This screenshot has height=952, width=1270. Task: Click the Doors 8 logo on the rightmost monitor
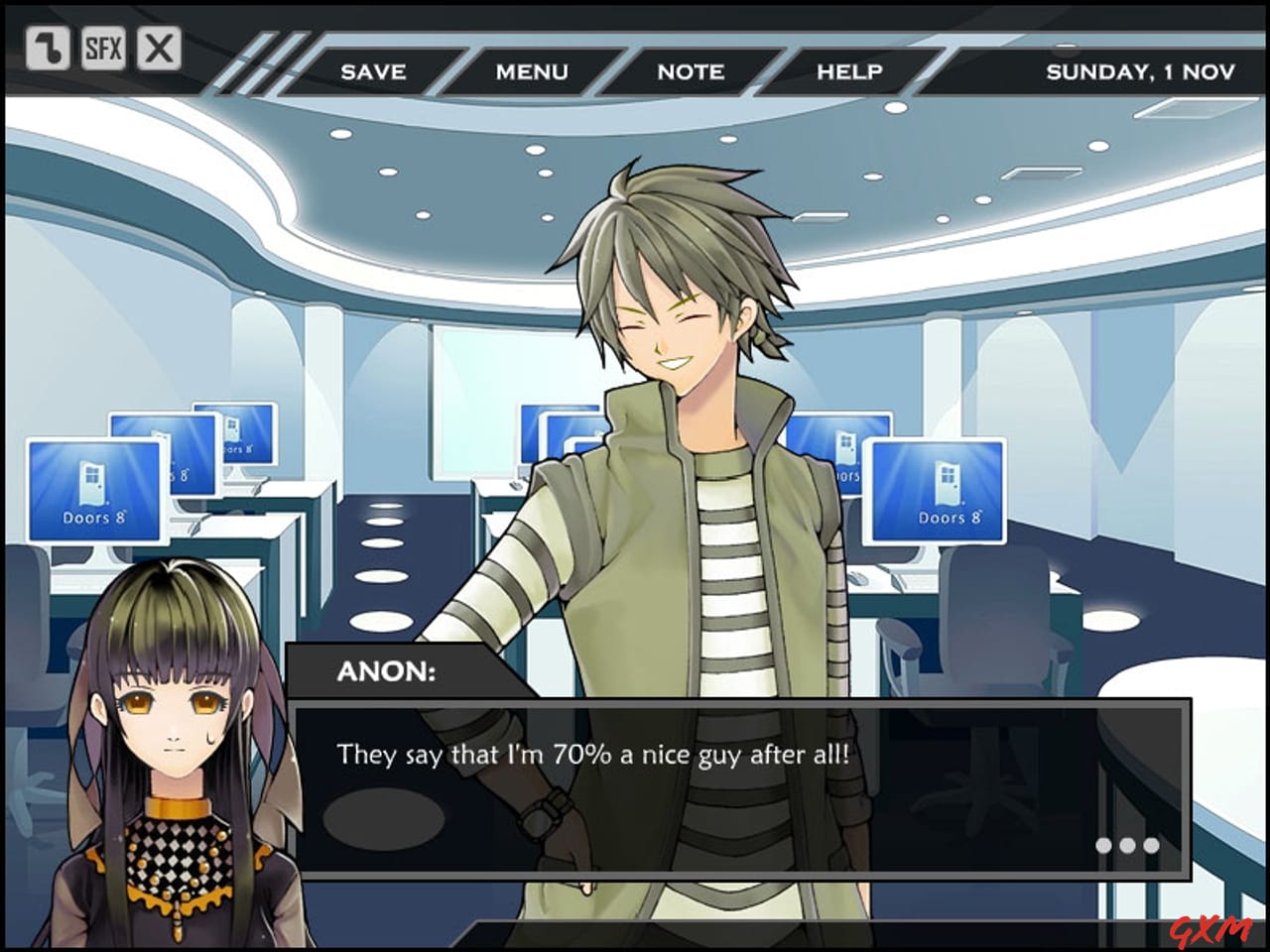click(940, 491)
